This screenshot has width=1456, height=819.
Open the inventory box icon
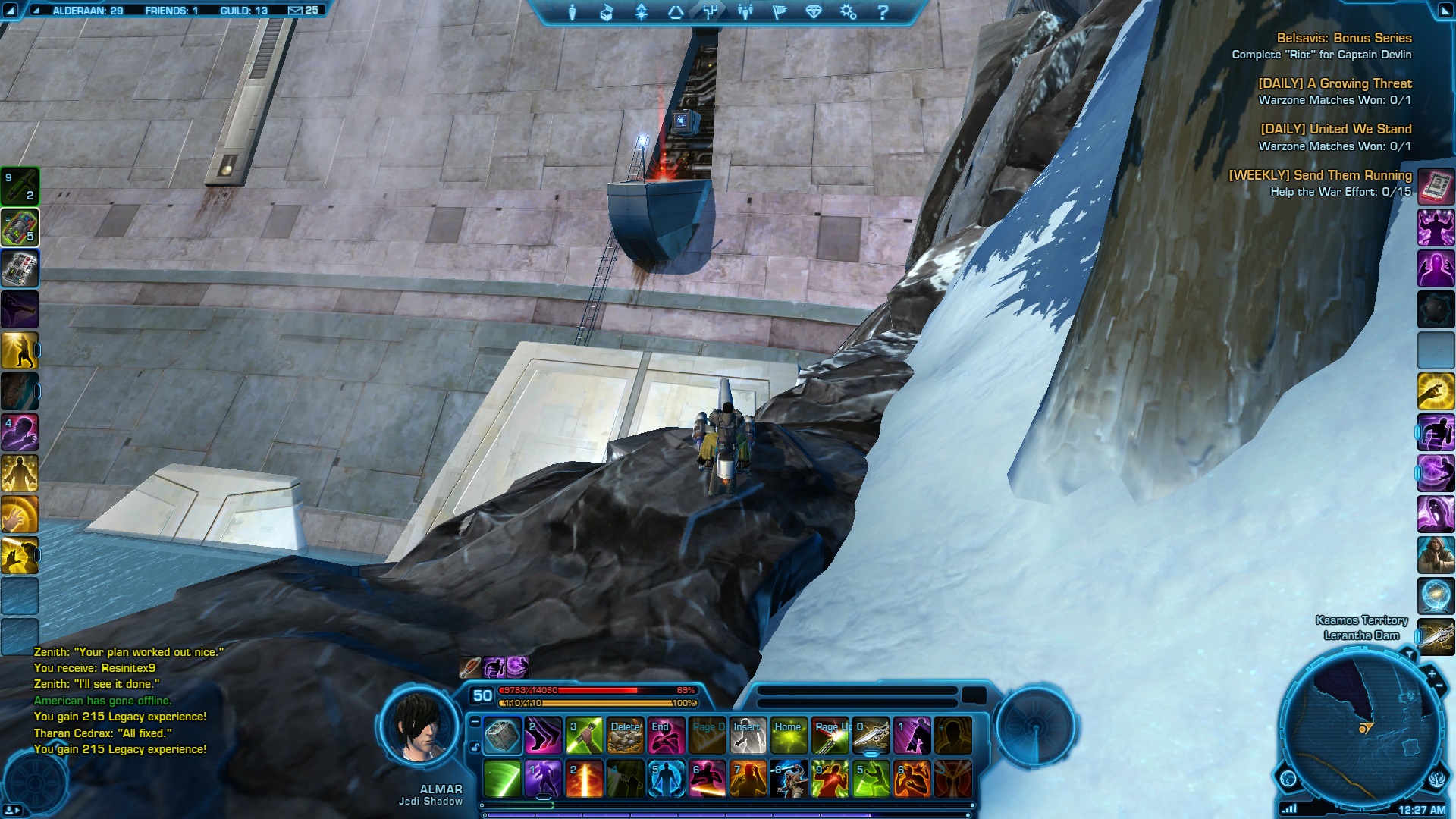click(x=607, y=12)
